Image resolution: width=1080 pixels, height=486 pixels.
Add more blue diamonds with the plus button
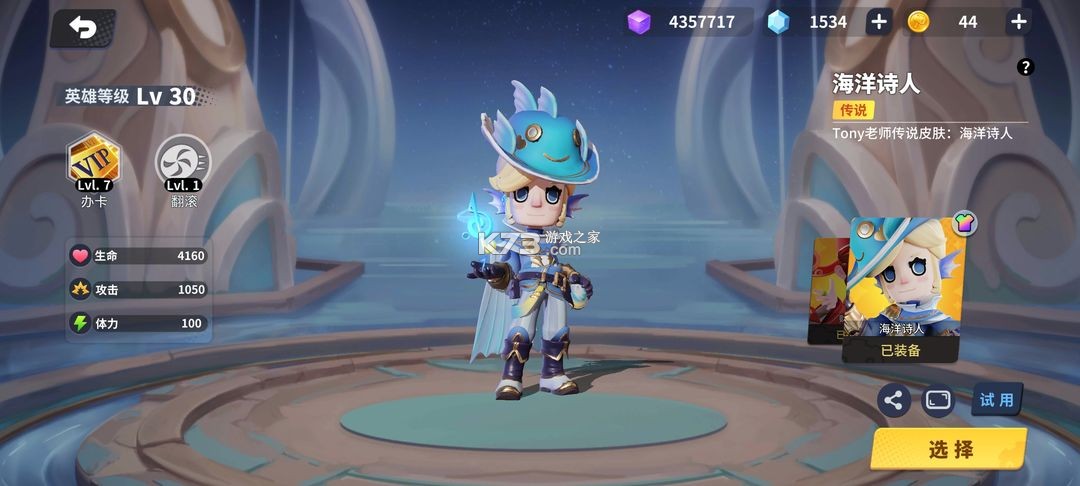coord(878,22)
